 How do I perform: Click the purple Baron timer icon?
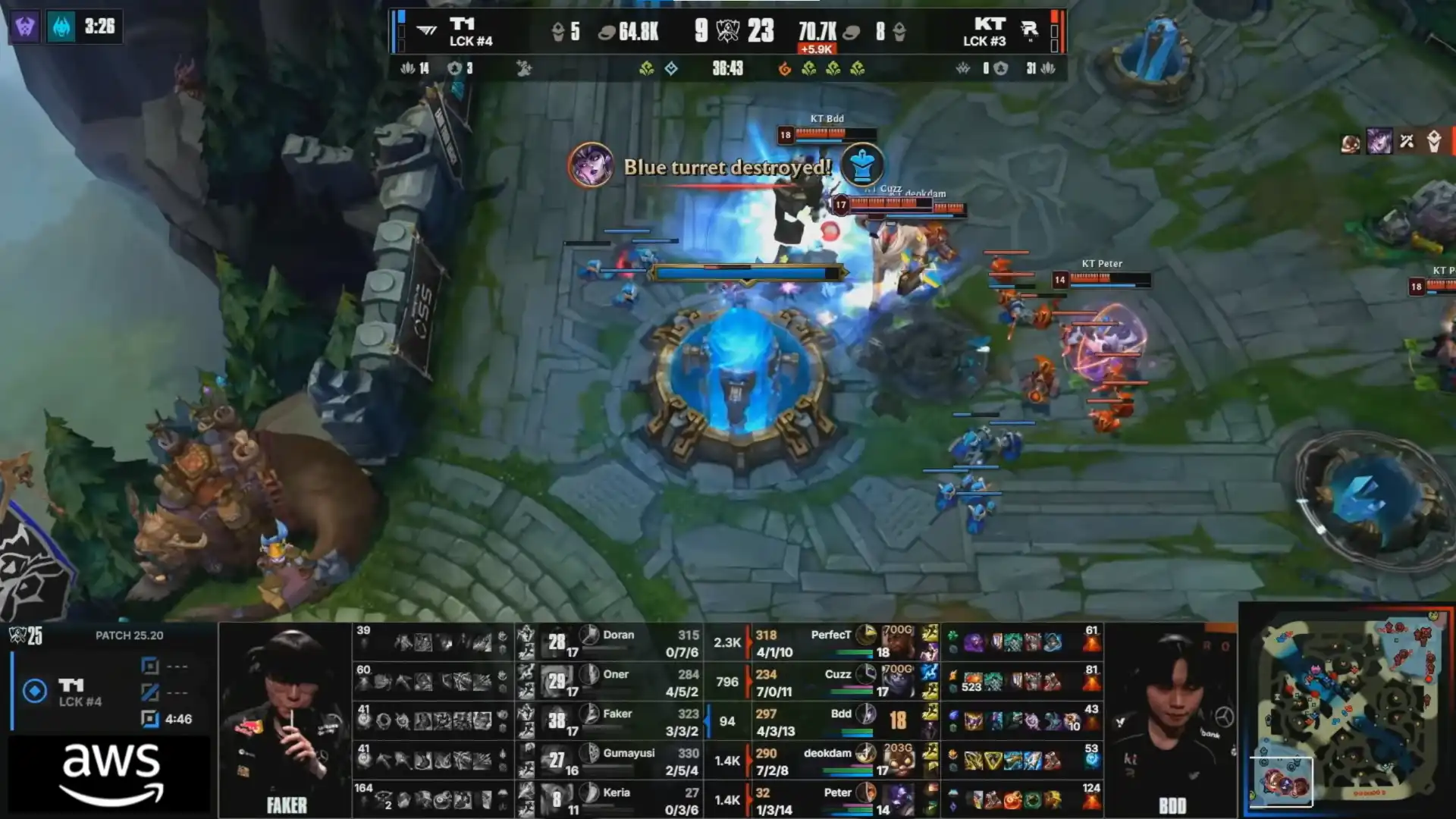[x=25, y=27]
